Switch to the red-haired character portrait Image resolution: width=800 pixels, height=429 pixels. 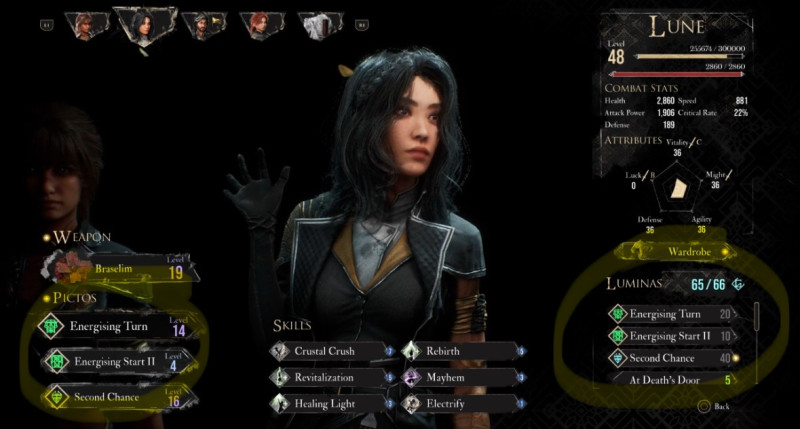coord(262,24)
